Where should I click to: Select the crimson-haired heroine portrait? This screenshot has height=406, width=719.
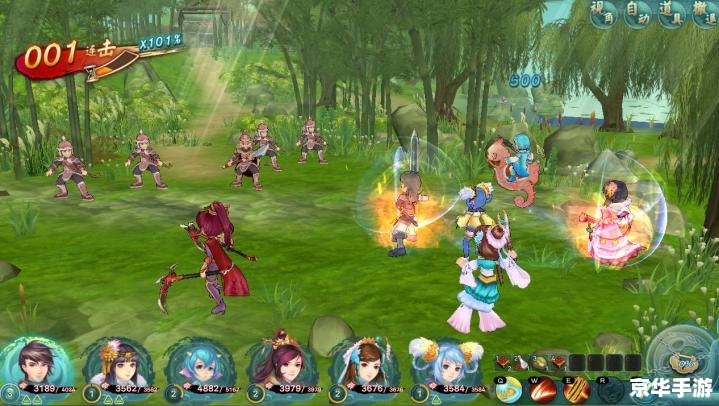(x=271, y=367)
